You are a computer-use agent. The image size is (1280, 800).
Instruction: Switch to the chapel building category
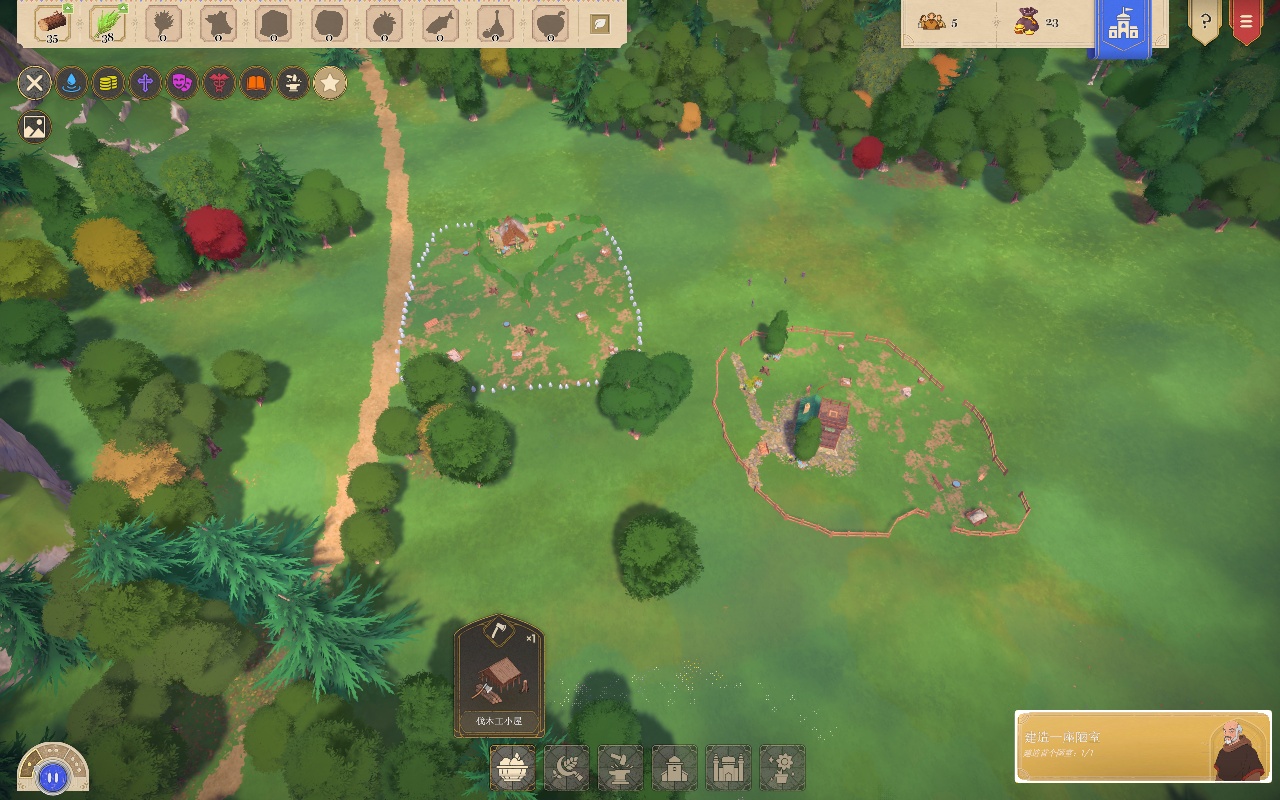(x=675, y=768)
